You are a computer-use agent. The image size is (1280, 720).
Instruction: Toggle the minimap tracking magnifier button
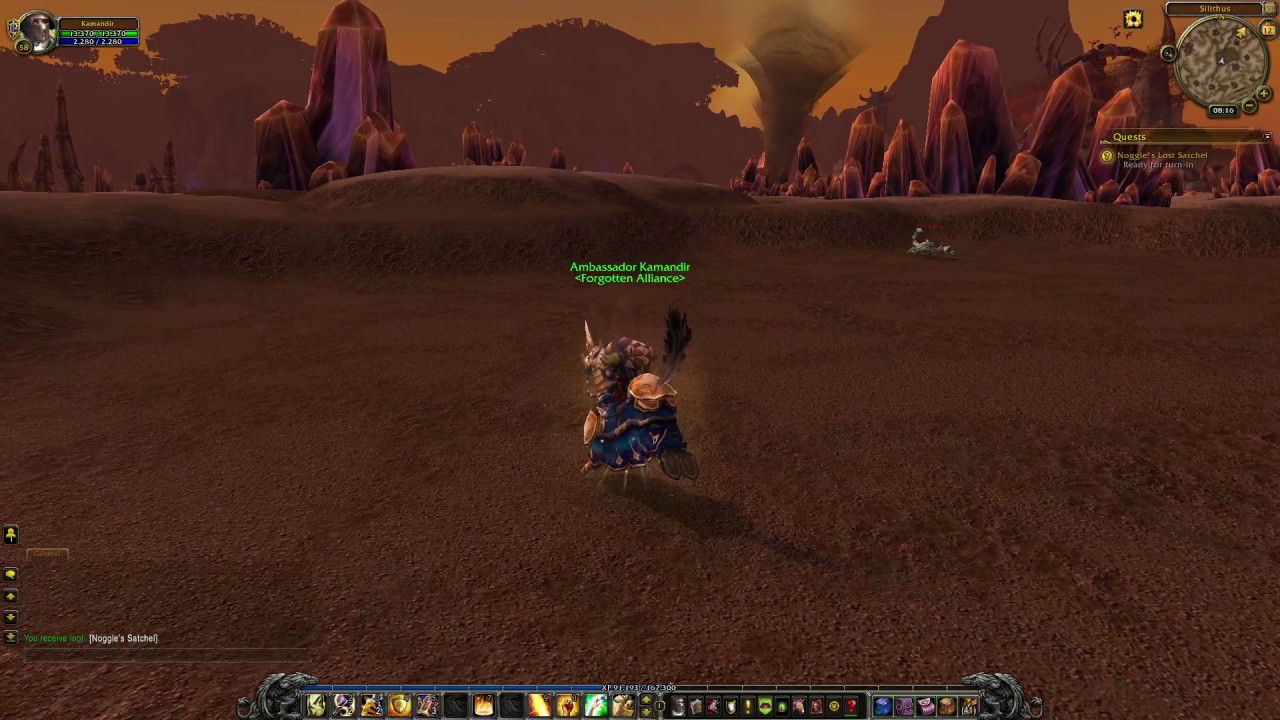(1168, 53)
